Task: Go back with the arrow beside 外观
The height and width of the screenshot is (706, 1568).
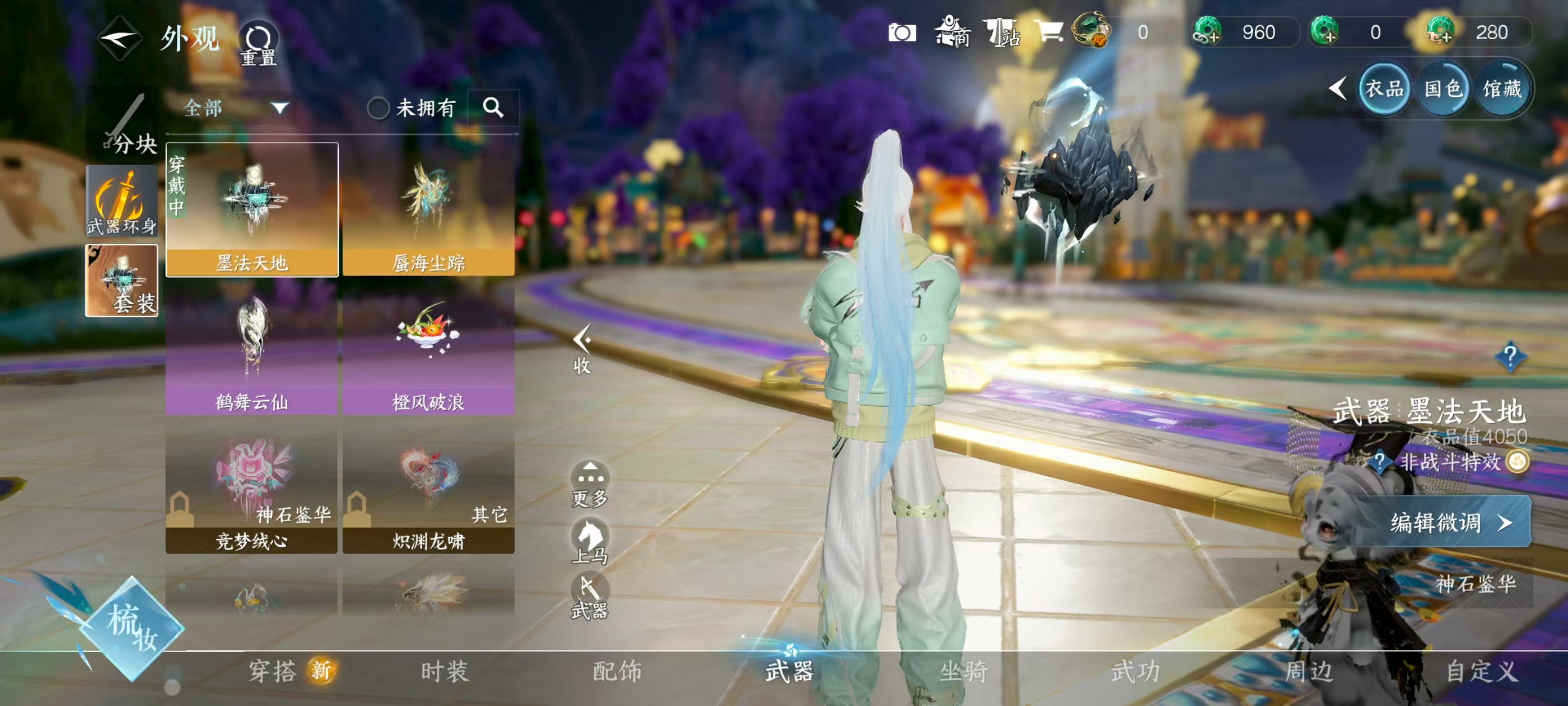Action: click(x=119, y=39)
